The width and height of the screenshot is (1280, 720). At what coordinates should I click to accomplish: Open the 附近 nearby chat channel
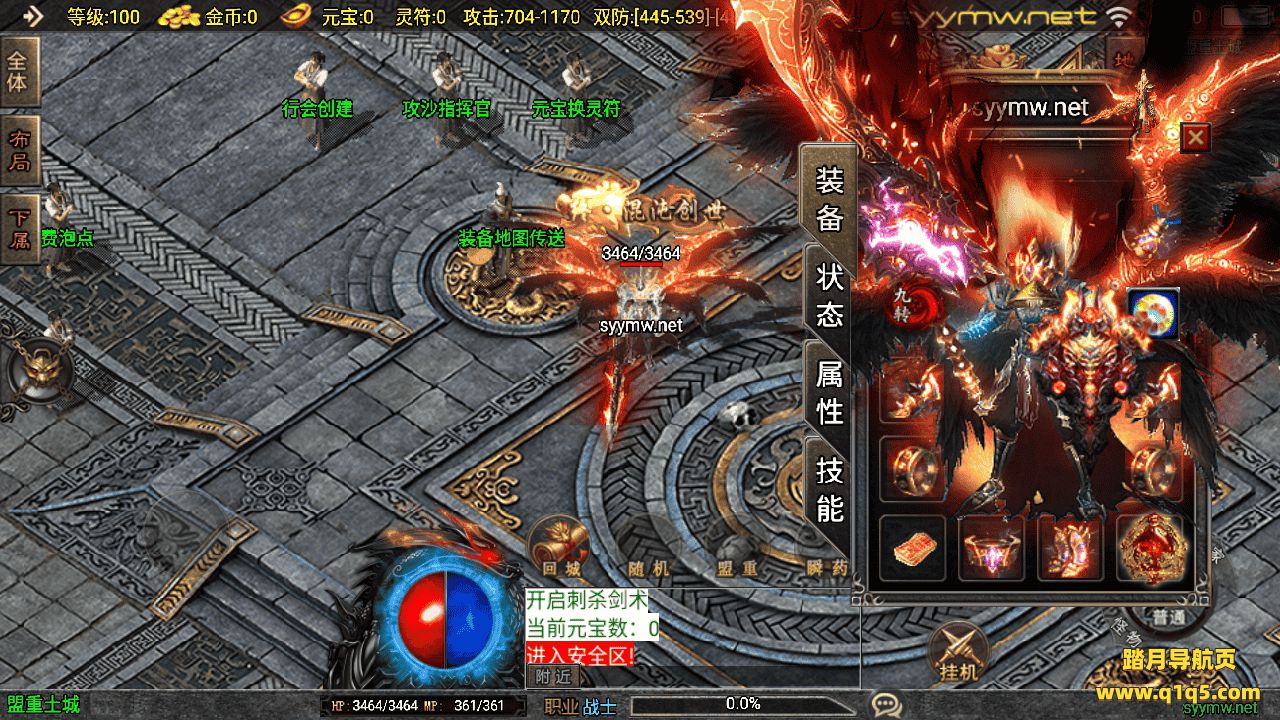tap(553, 676)
